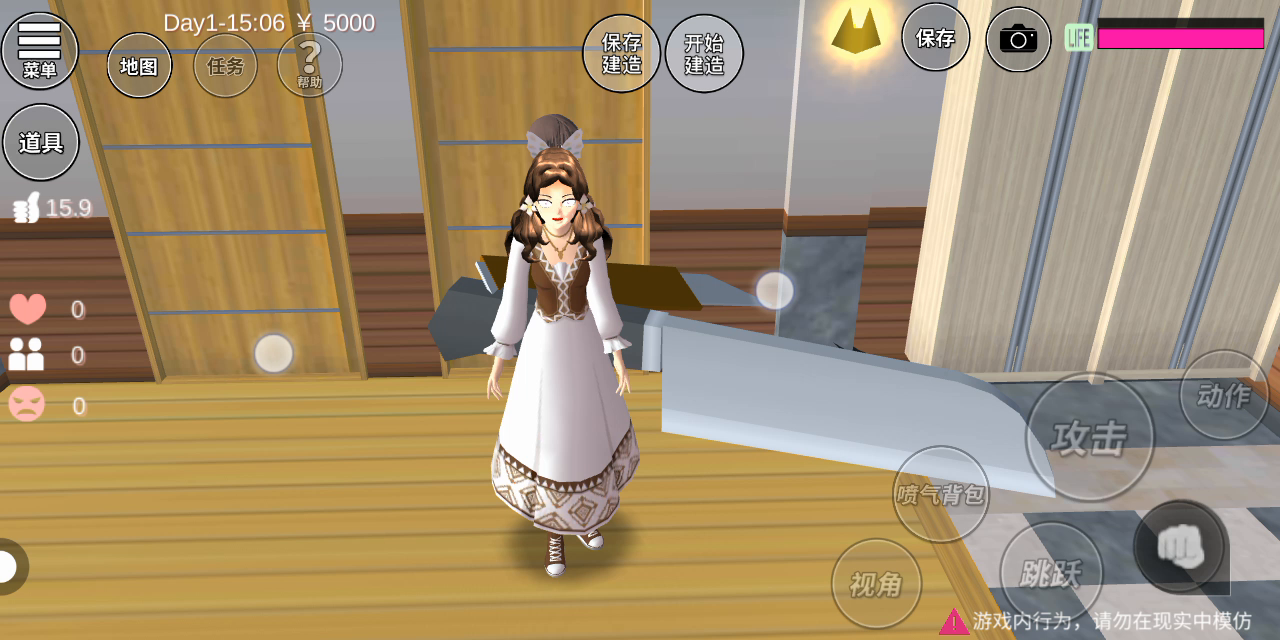Tap the 开始建造 start build button
The width and height of the screenshot is (1280, 640).
pos(704,53)
